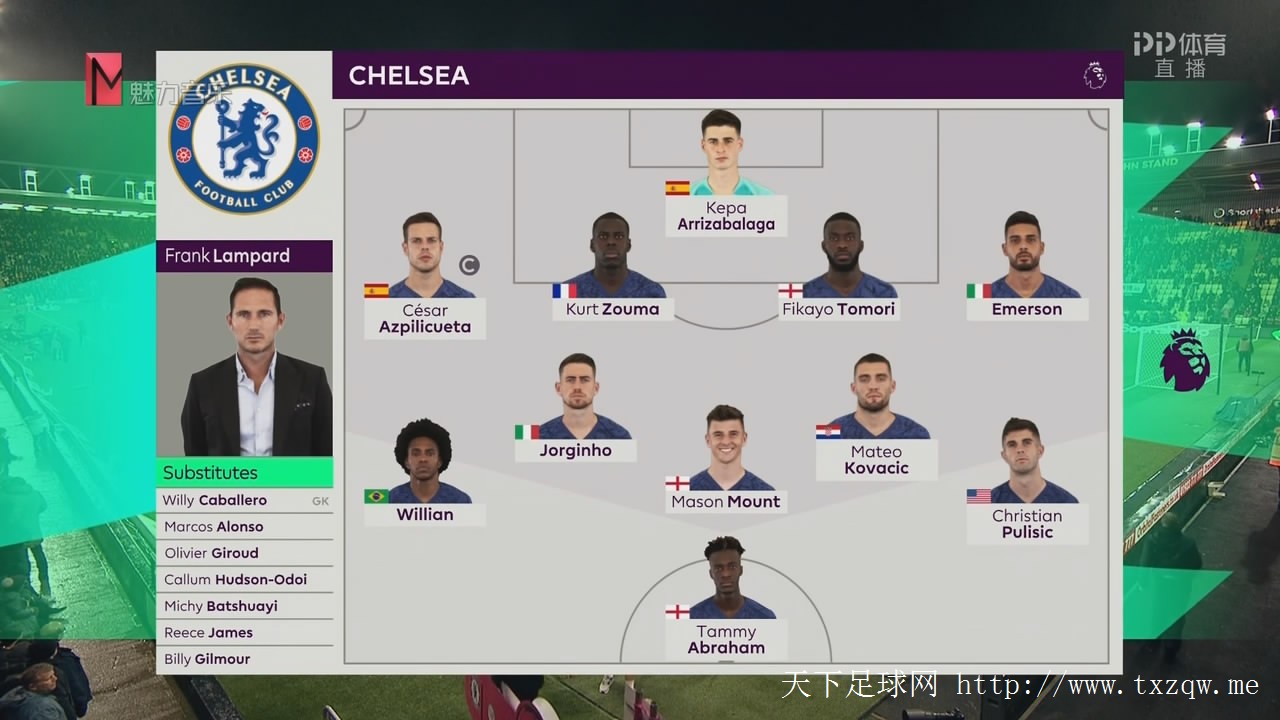Choose substitute Willy Caballero
Image resolution: width=1280 pixels, height=720 pixels.
[x=244, y=500]
